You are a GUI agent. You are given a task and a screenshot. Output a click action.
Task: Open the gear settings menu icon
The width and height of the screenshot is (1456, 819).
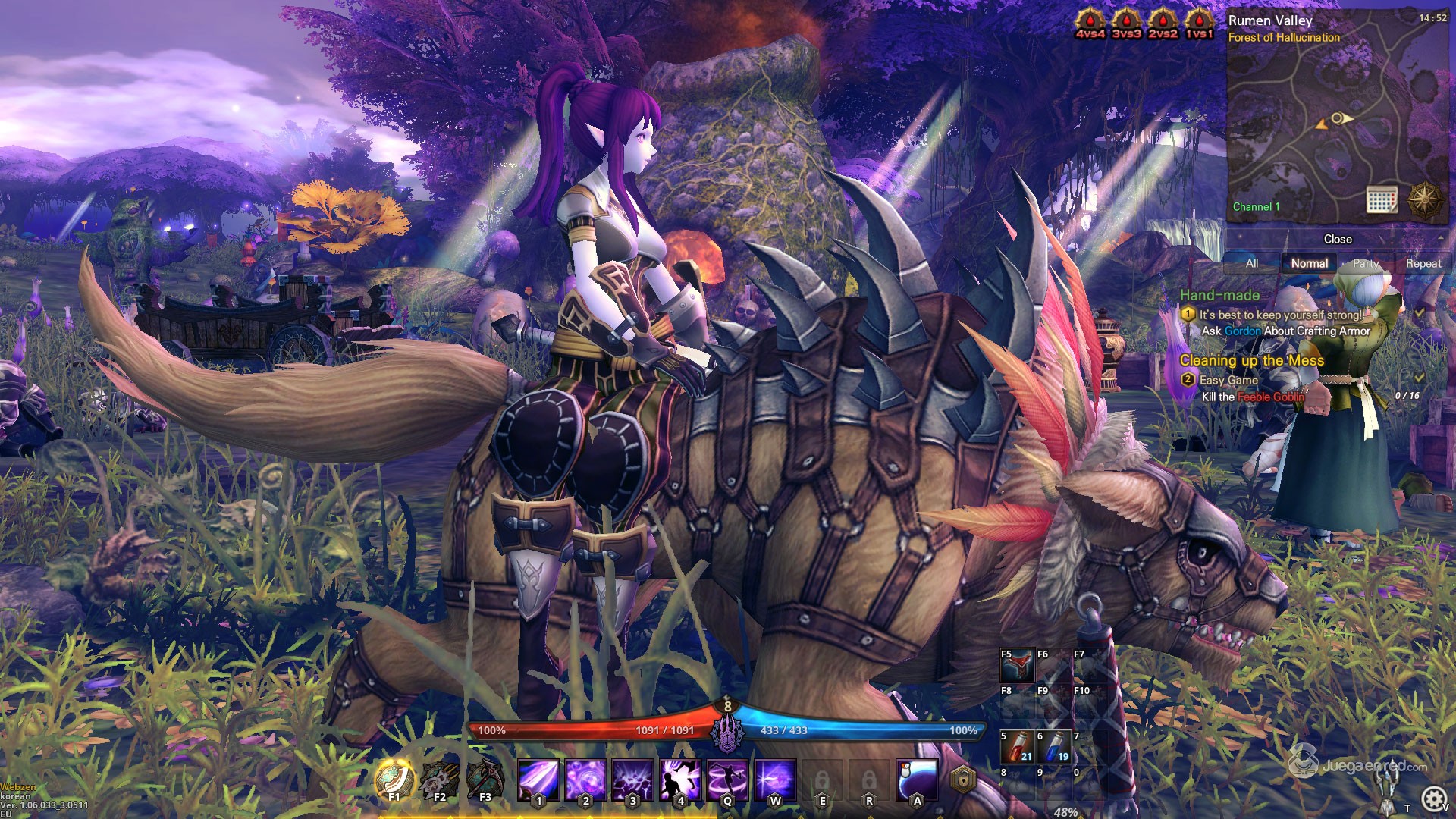pos(1432,798)
